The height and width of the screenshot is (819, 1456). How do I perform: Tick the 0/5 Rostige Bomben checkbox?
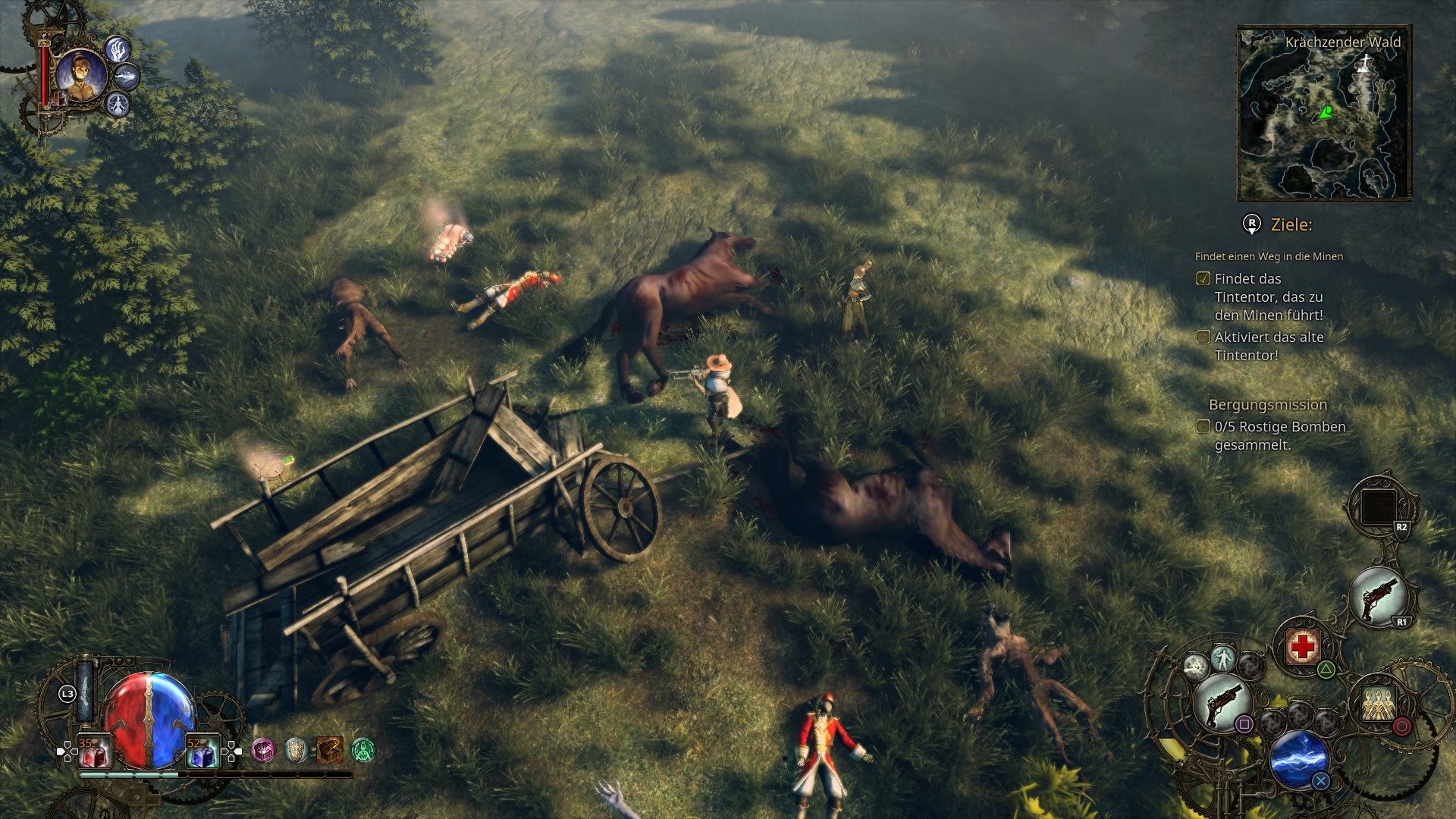[1203, 427]
